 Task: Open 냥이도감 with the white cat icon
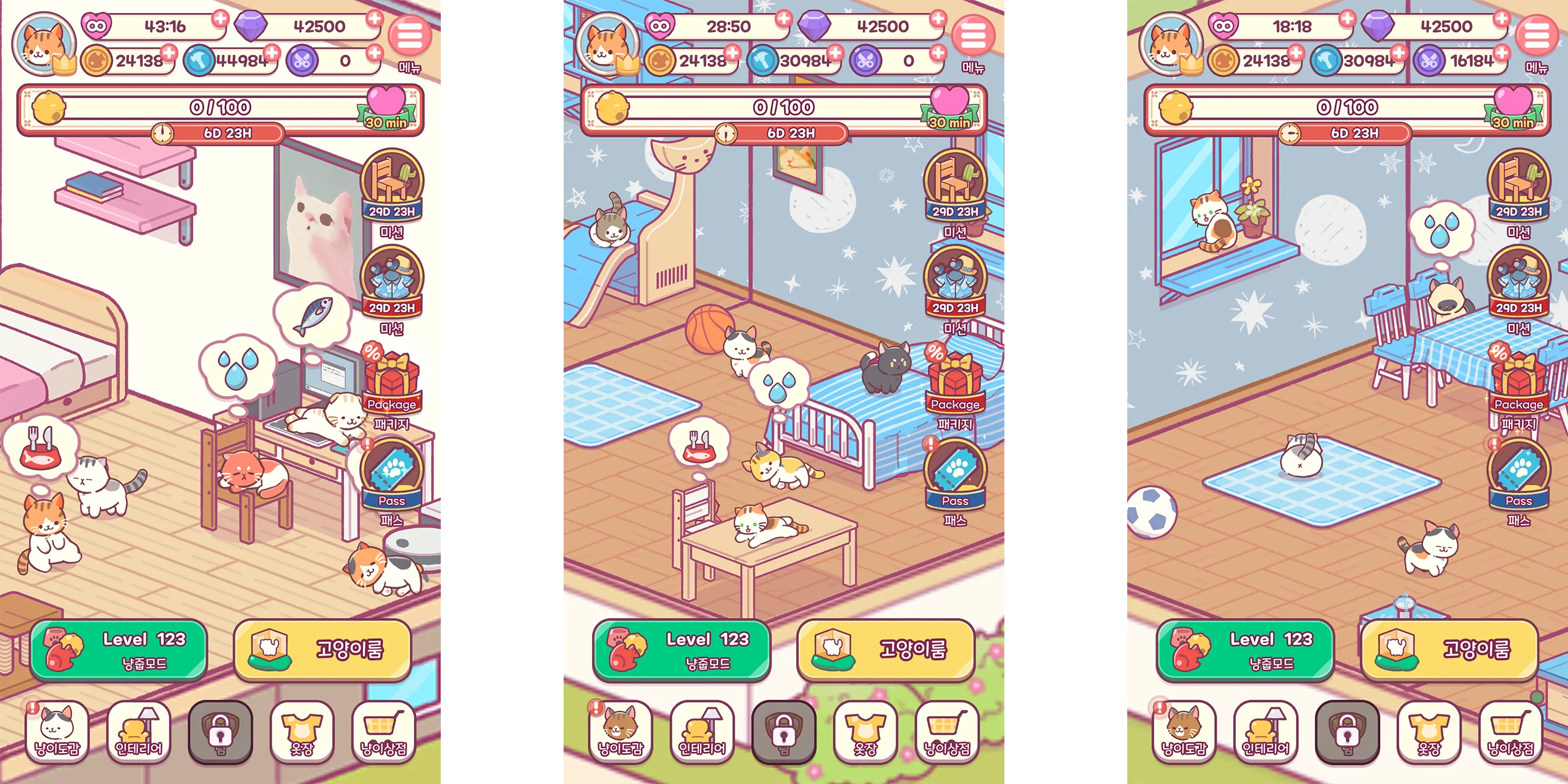[57, 732]
